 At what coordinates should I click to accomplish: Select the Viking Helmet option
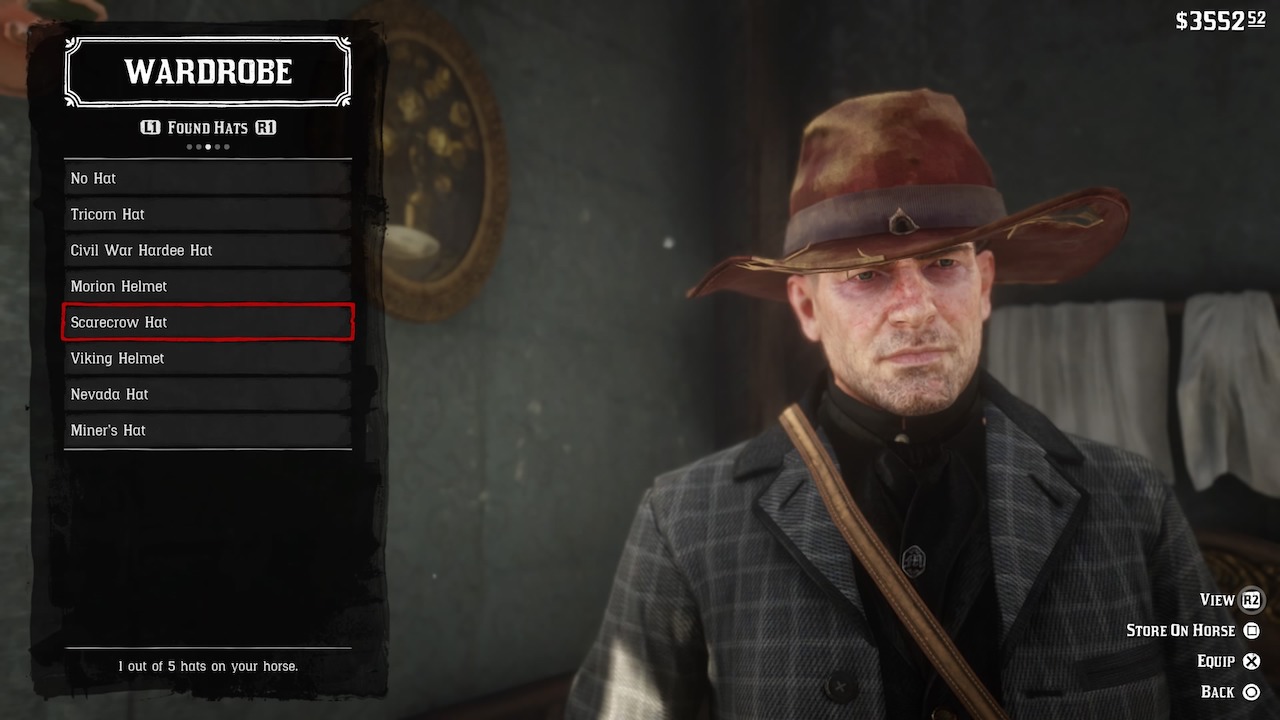[x=207, y=358]
